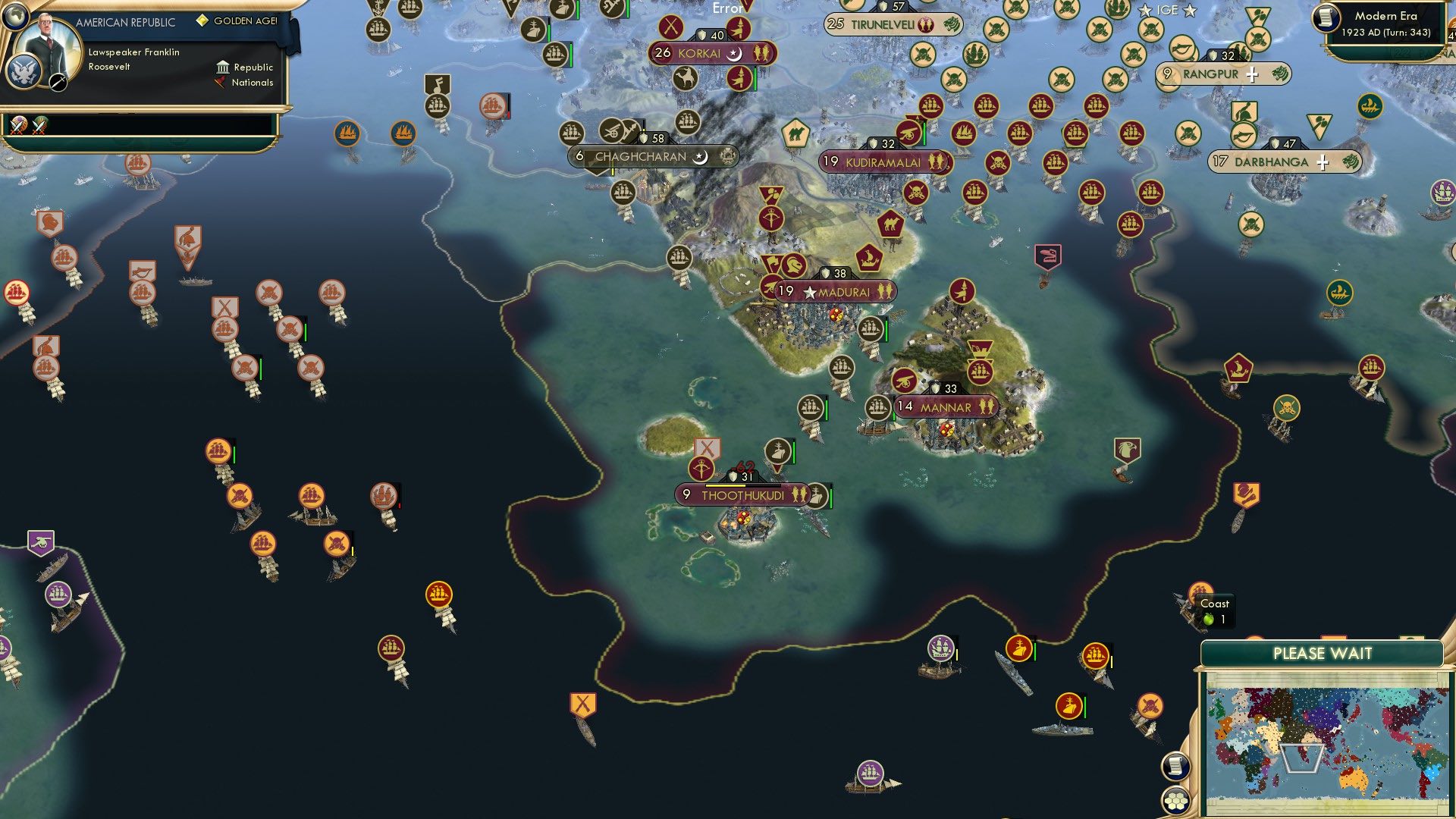Image resolution: width=1456 pixels, height=819 pixels.
Task: Select the Mannar city banner
Action: click(945, 407)
